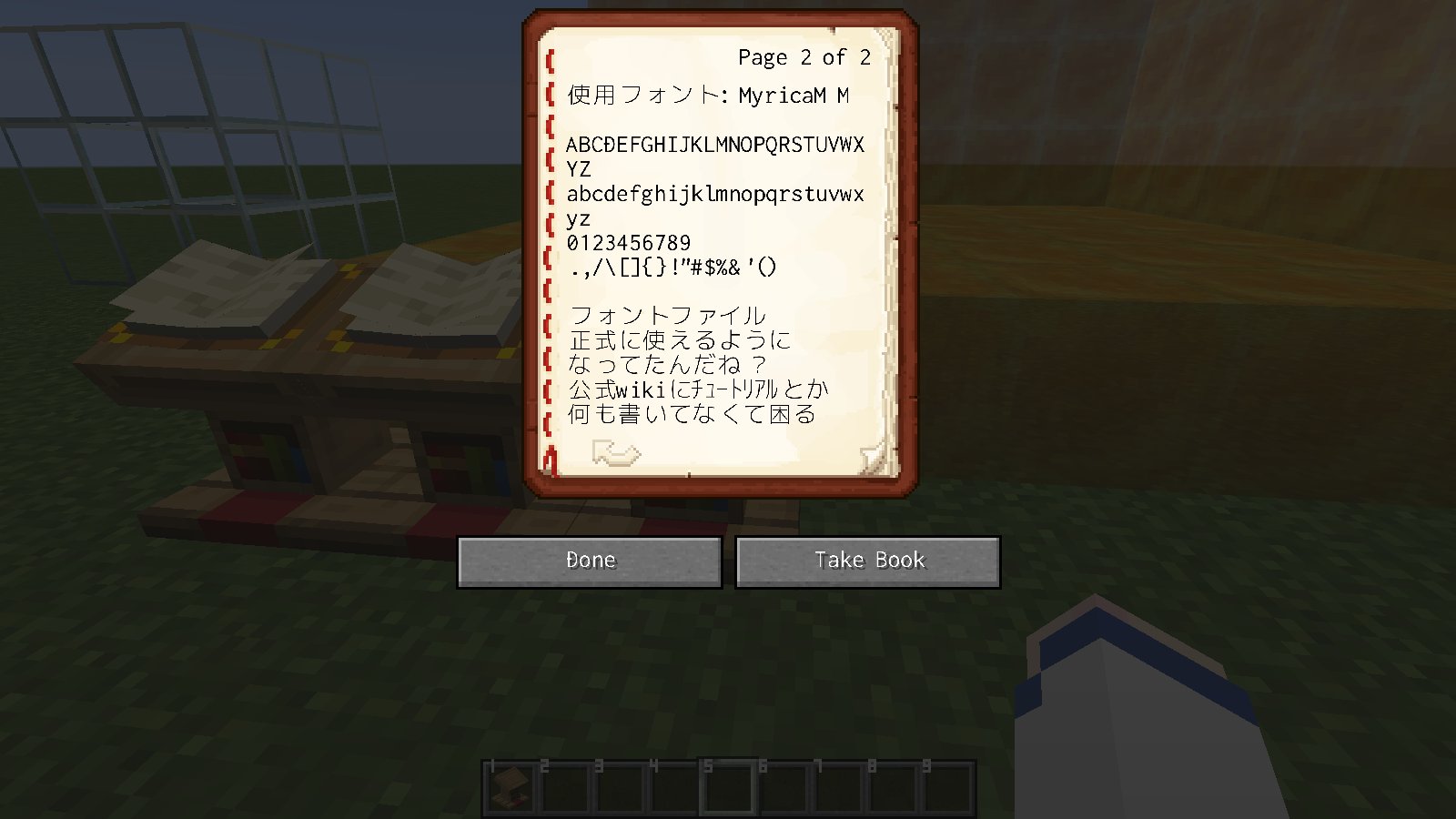The image size is (1456, 819).
Task: Click hotbar slot 4
Action: [673, 784]
